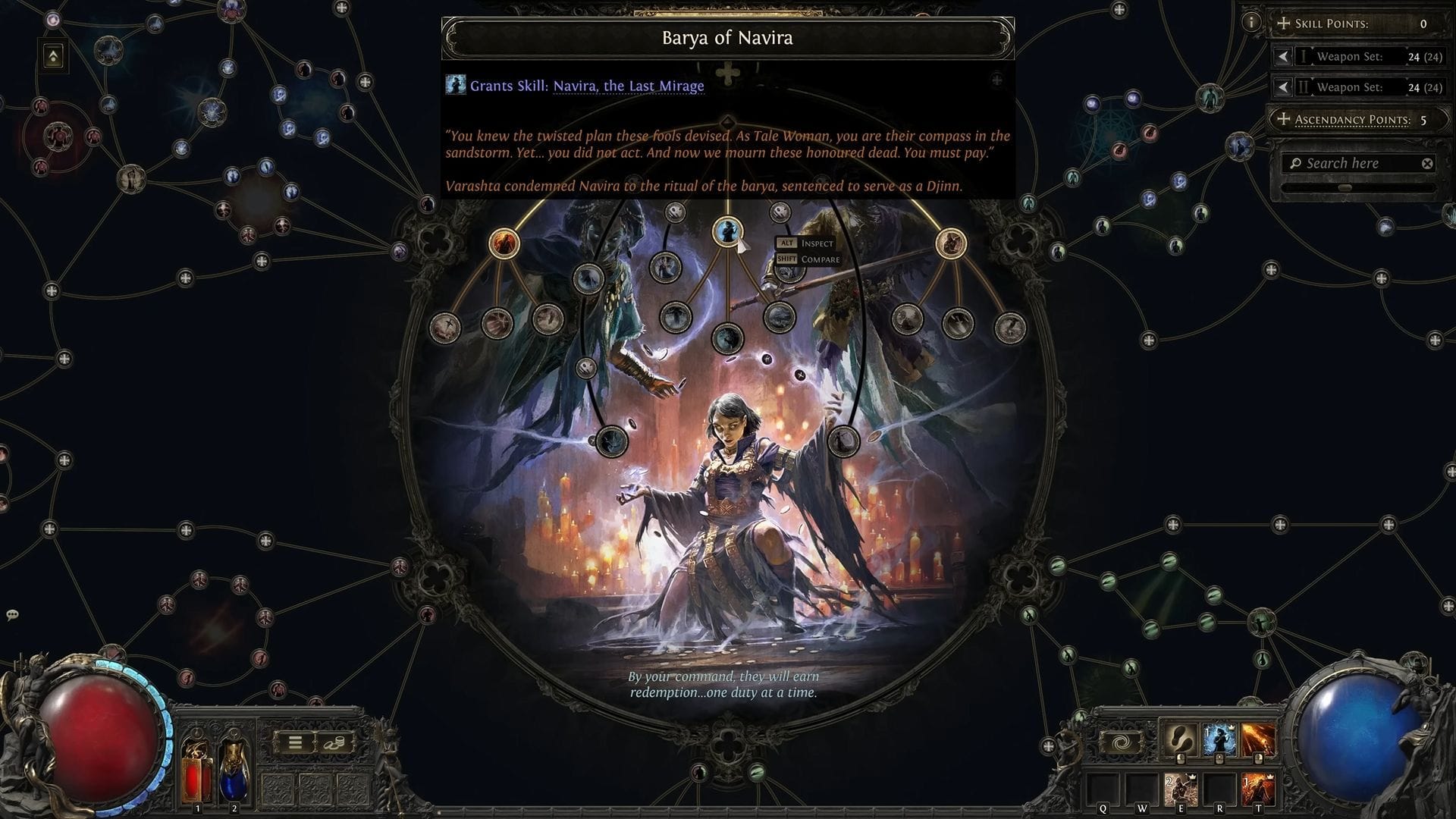Select the highlighted Navira ascendancy node
Image resolution: width=1456 pixels, height=819 pixels.
pos(729,231)
